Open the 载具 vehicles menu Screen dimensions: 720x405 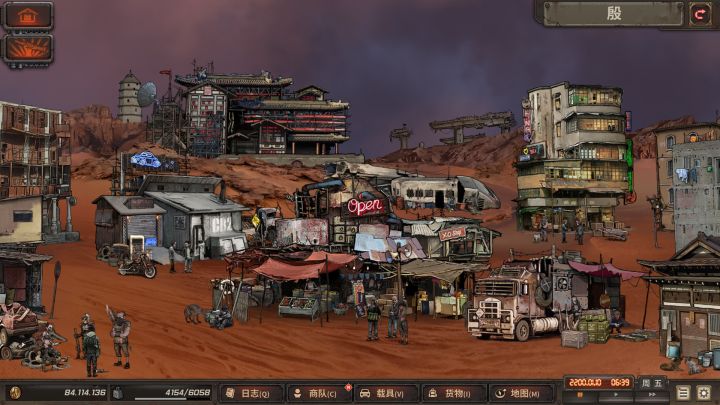pyautogui.click(x=386, y=393)
